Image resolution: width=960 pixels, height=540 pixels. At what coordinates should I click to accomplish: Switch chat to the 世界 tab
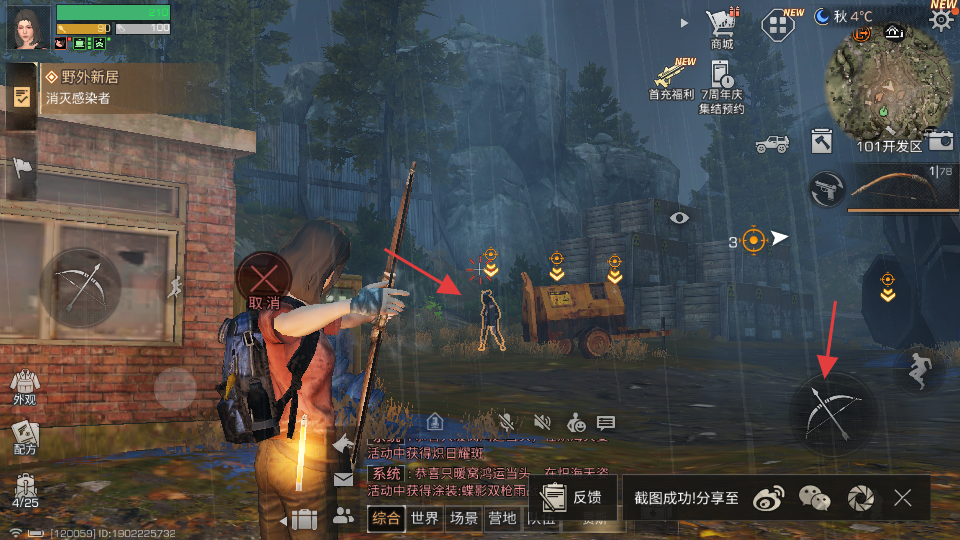[424, 518]
